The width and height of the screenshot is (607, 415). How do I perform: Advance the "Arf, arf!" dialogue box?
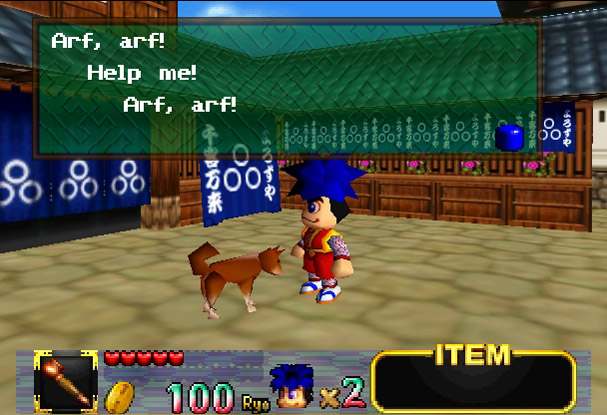click(x=287, y=89)
